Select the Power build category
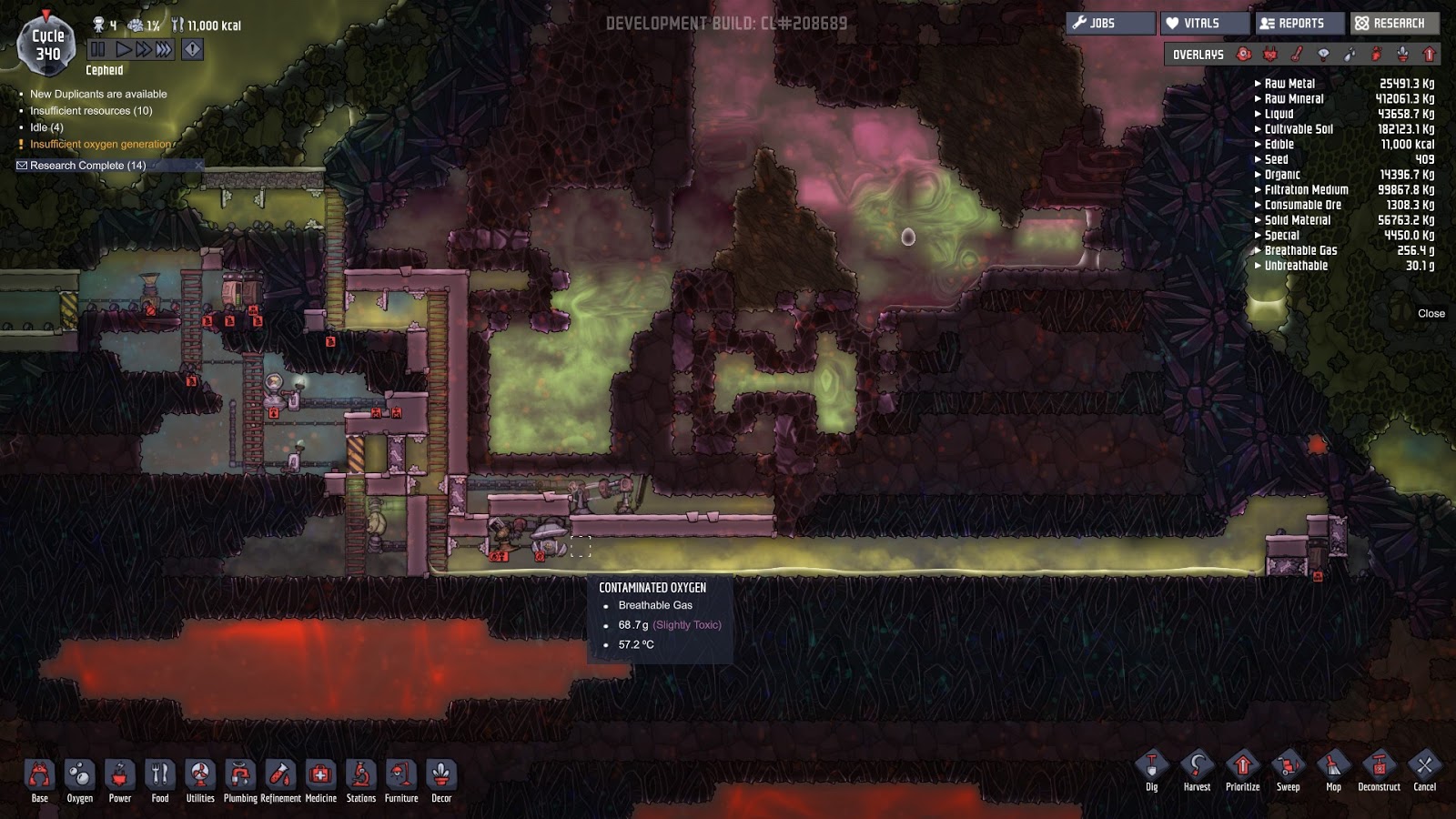The image size is (1456, 819). [119, 781]
